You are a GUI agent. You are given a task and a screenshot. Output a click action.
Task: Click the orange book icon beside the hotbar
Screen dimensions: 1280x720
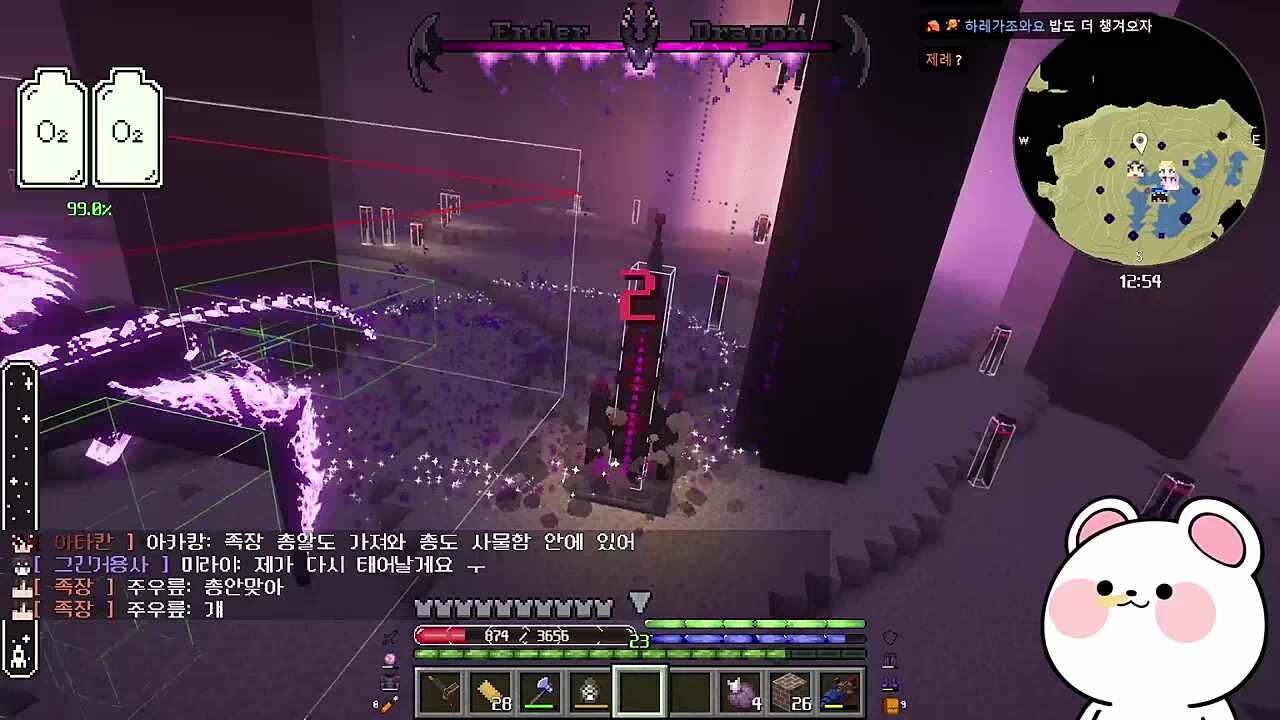(891, 705)
